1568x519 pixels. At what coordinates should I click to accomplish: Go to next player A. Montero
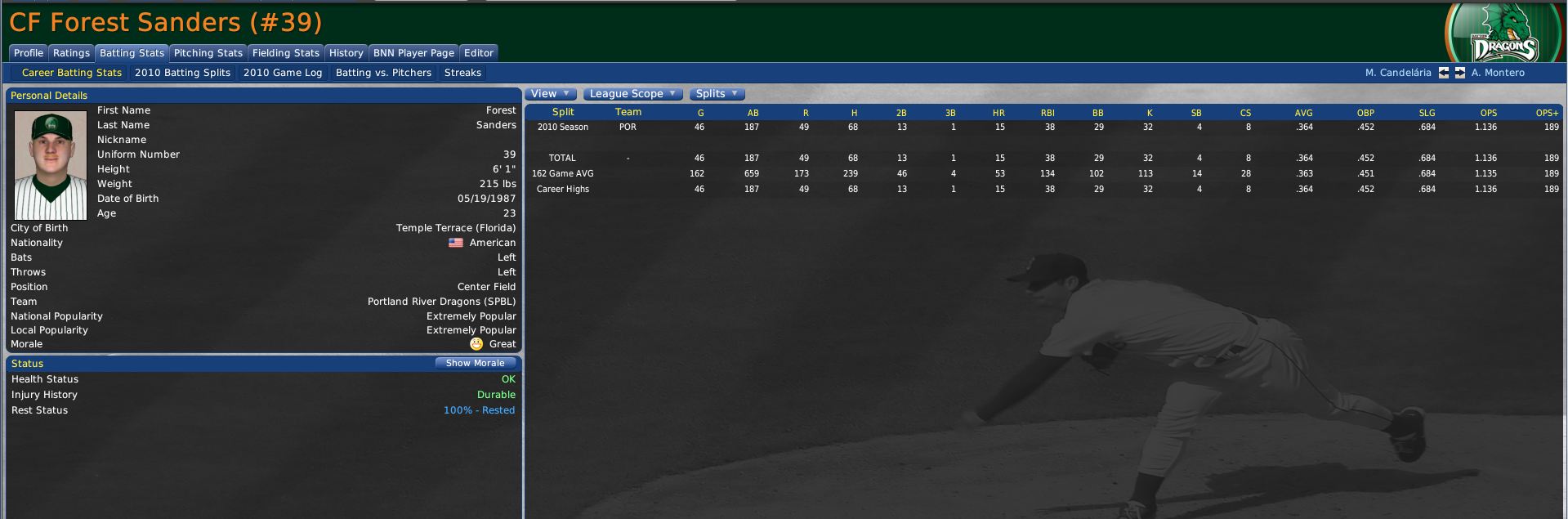(1460, 73)
